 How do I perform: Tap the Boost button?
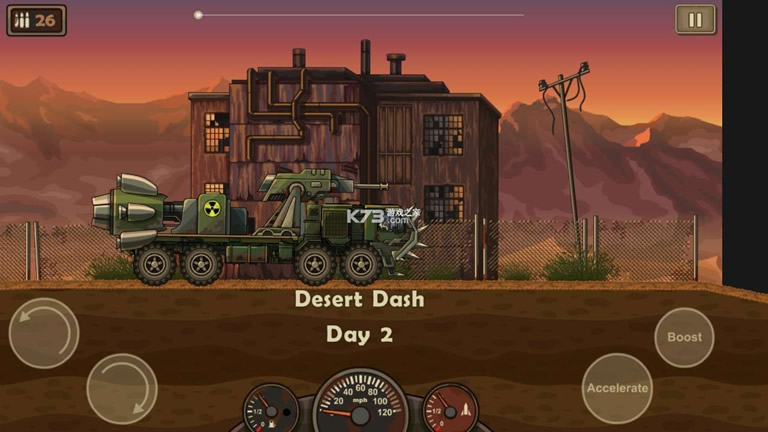tap(684, 338)
